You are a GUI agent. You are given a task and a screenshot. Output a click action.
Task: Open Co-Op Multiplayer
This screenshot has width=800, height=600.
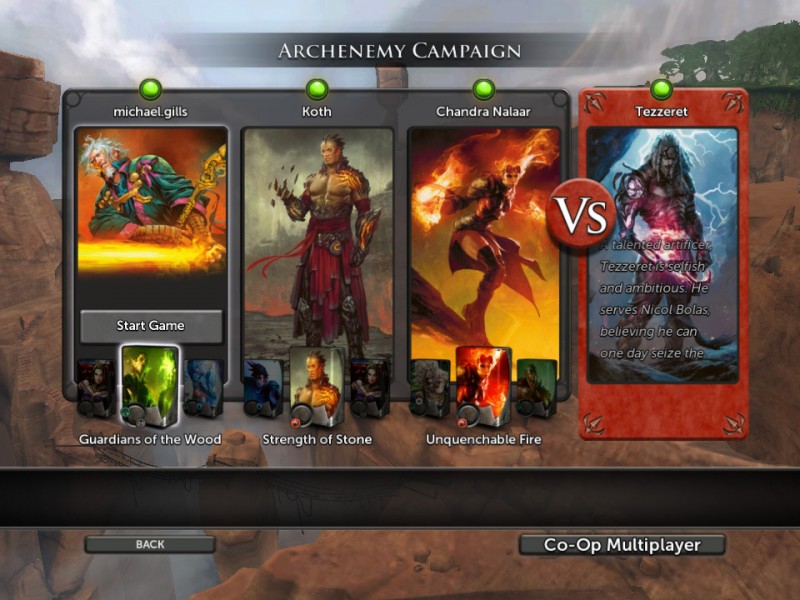[621, 545]
